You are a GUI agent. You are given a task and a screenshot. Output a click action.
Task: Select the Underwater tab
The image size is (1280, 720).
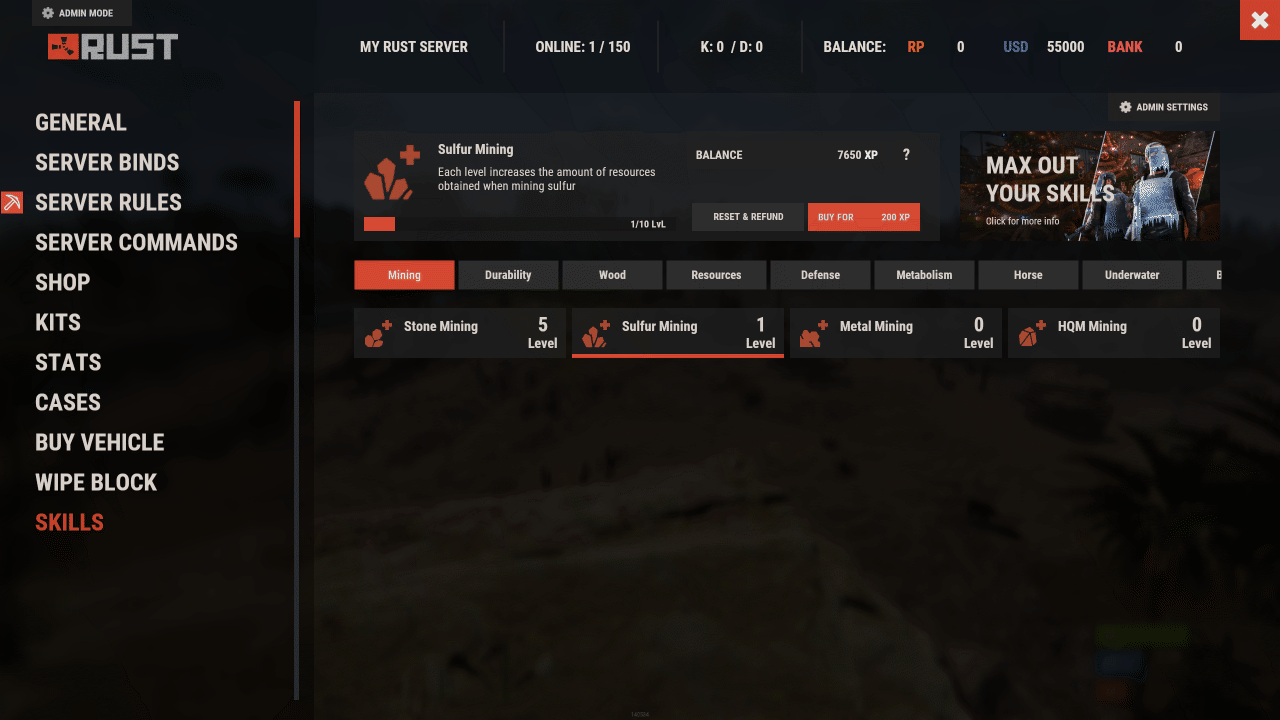tap(1132, 274)
